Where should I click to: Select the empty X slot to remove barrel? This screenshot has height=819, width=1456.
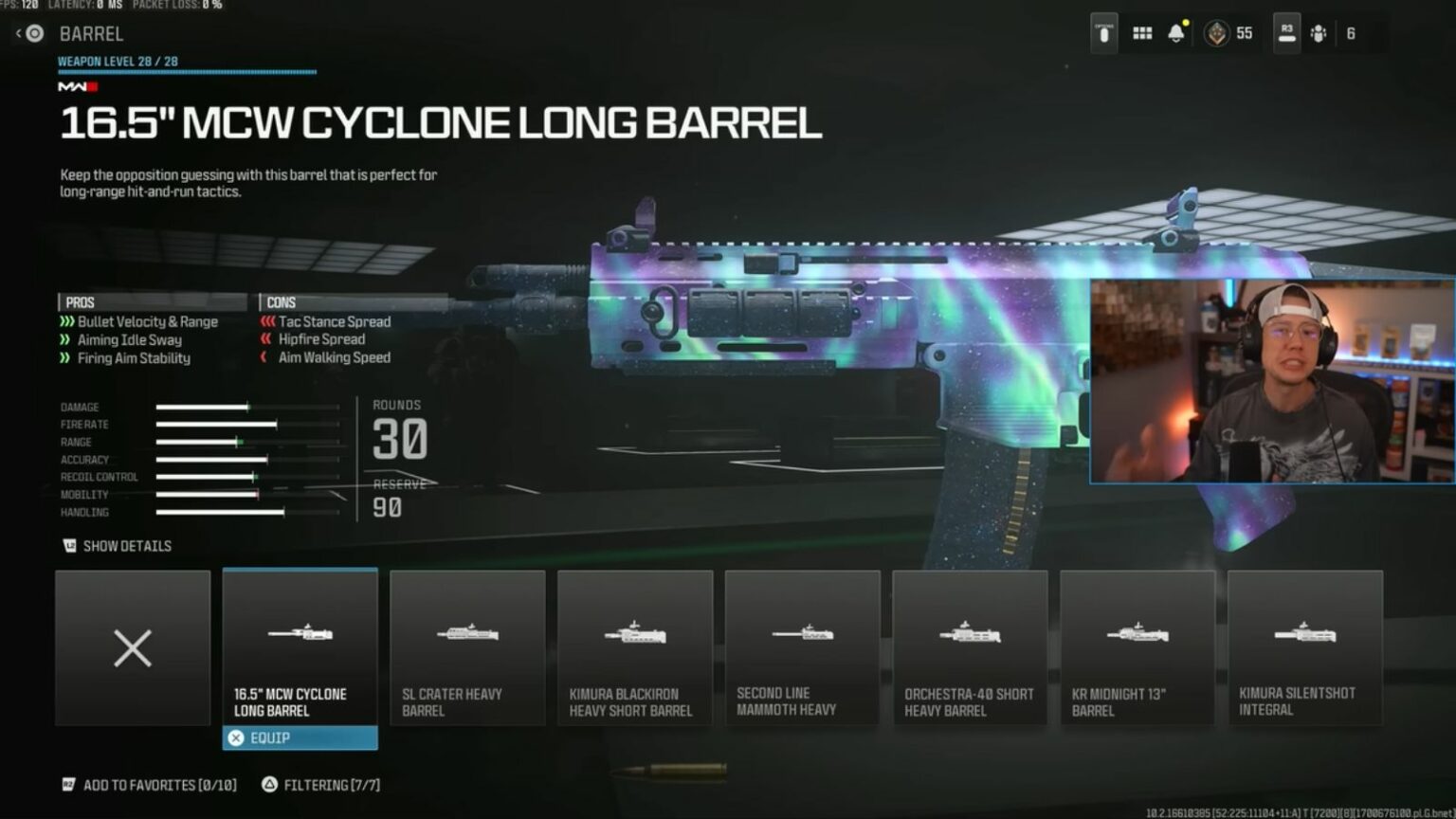133,648
